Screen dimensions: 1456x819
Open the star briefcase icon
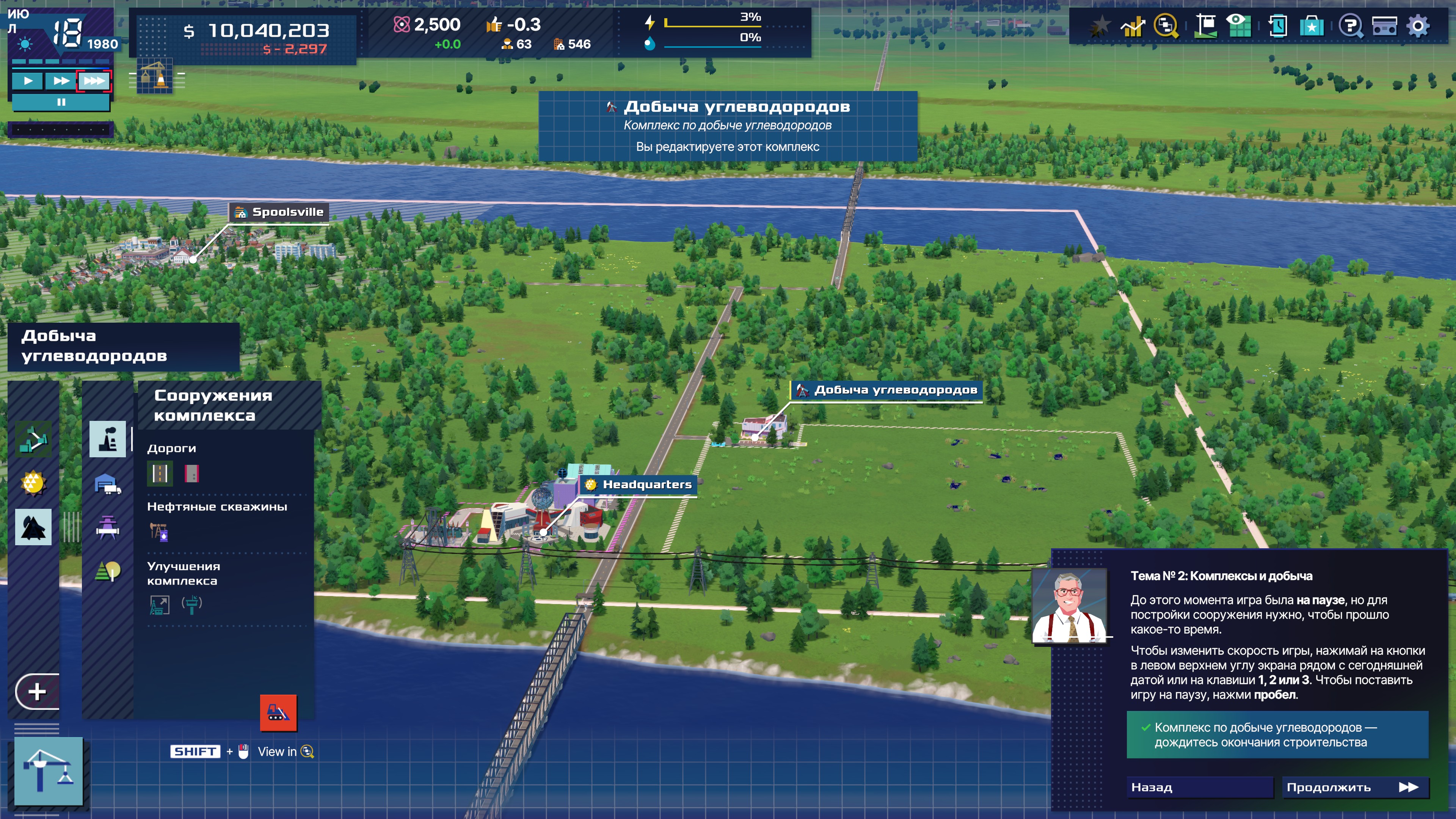point(1311,26)
